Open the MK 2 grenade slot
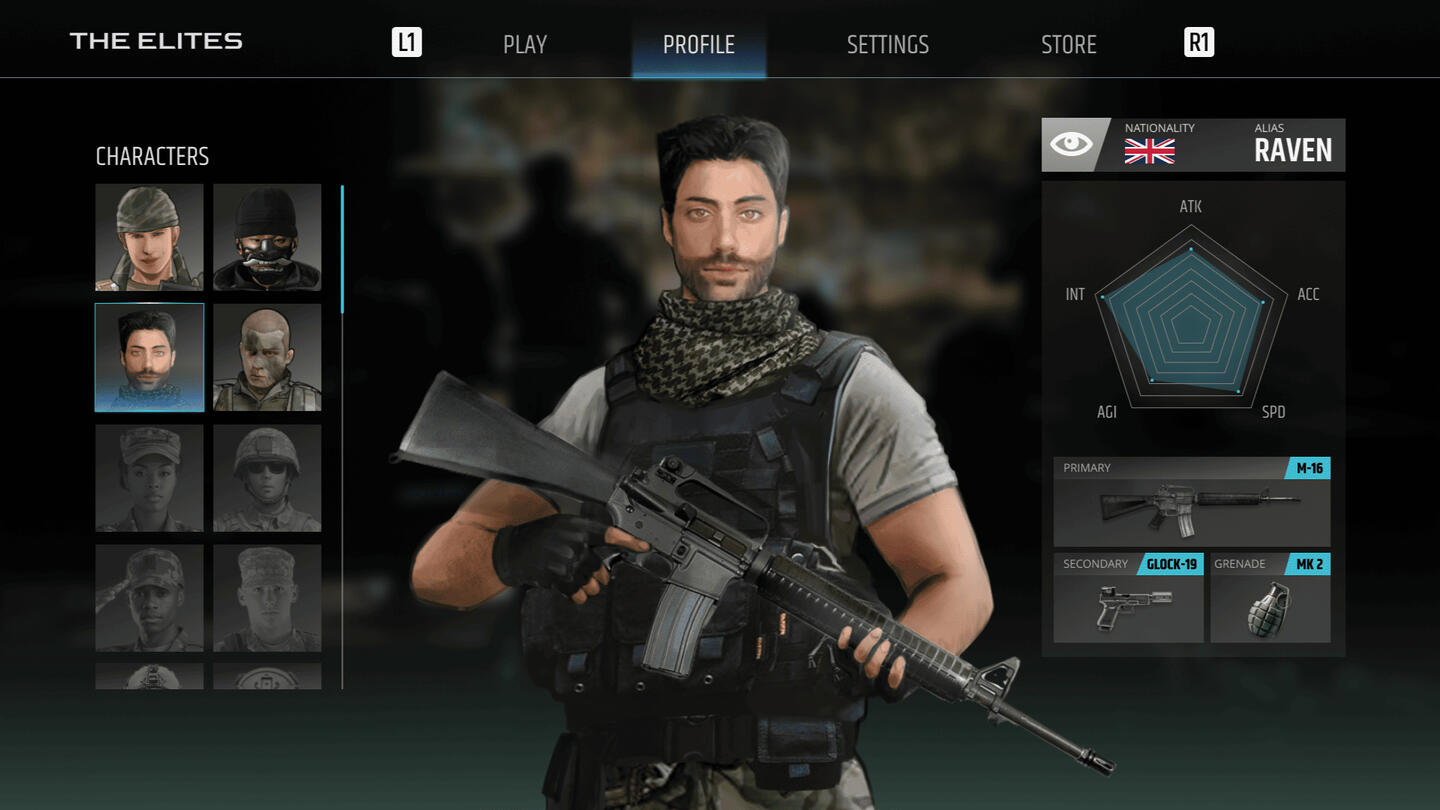The image size is (1440, 810). coord(1270,598)
